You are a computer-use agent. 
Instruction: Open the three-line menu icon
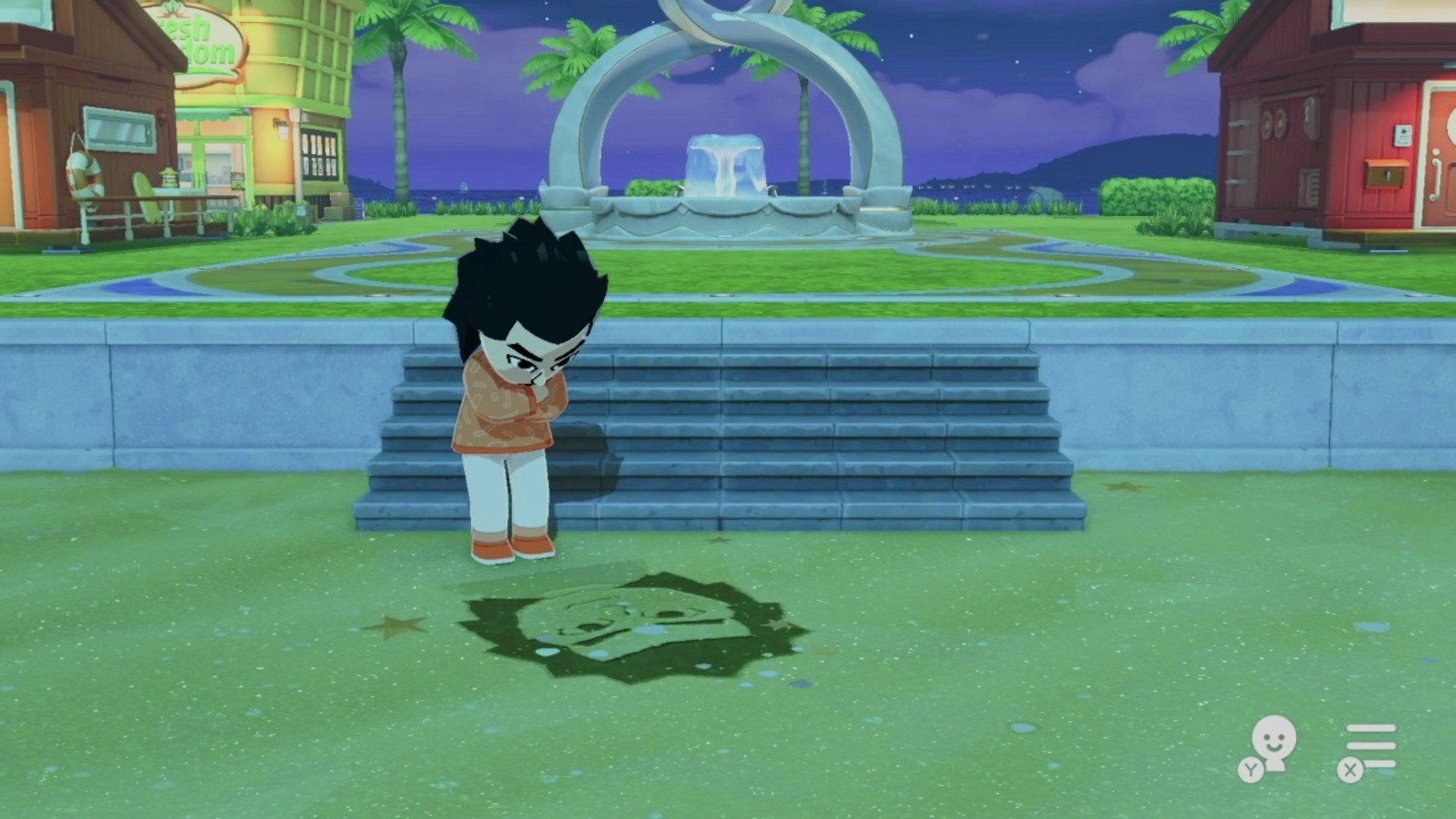click(x=1370, y=745)
